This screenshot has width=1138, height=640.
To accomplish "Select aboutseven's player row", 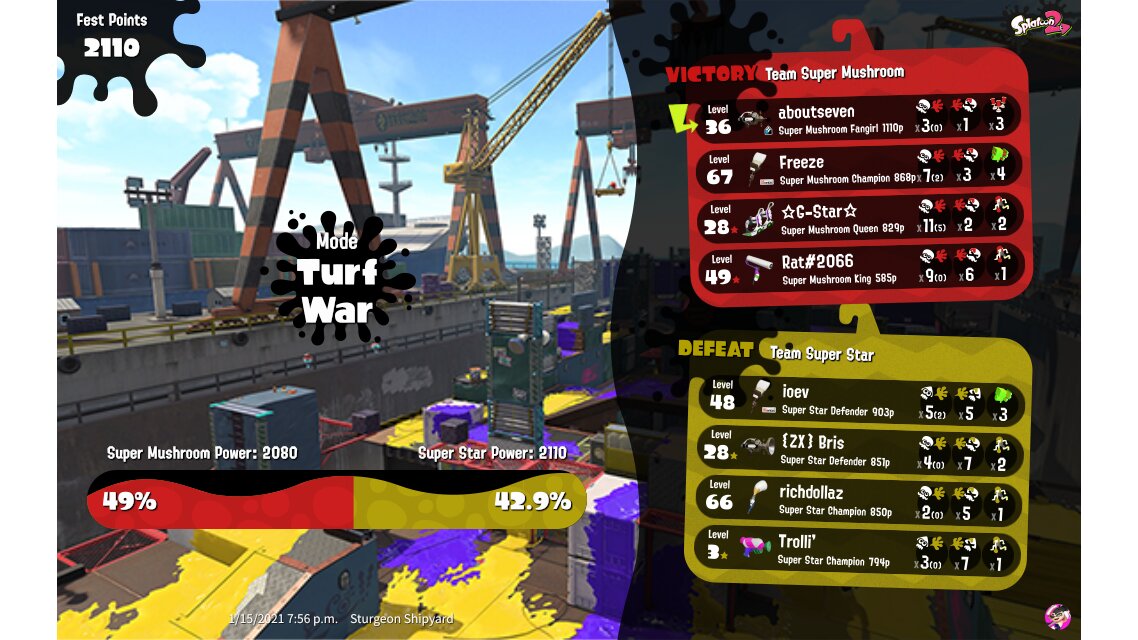I will [860, 118].
